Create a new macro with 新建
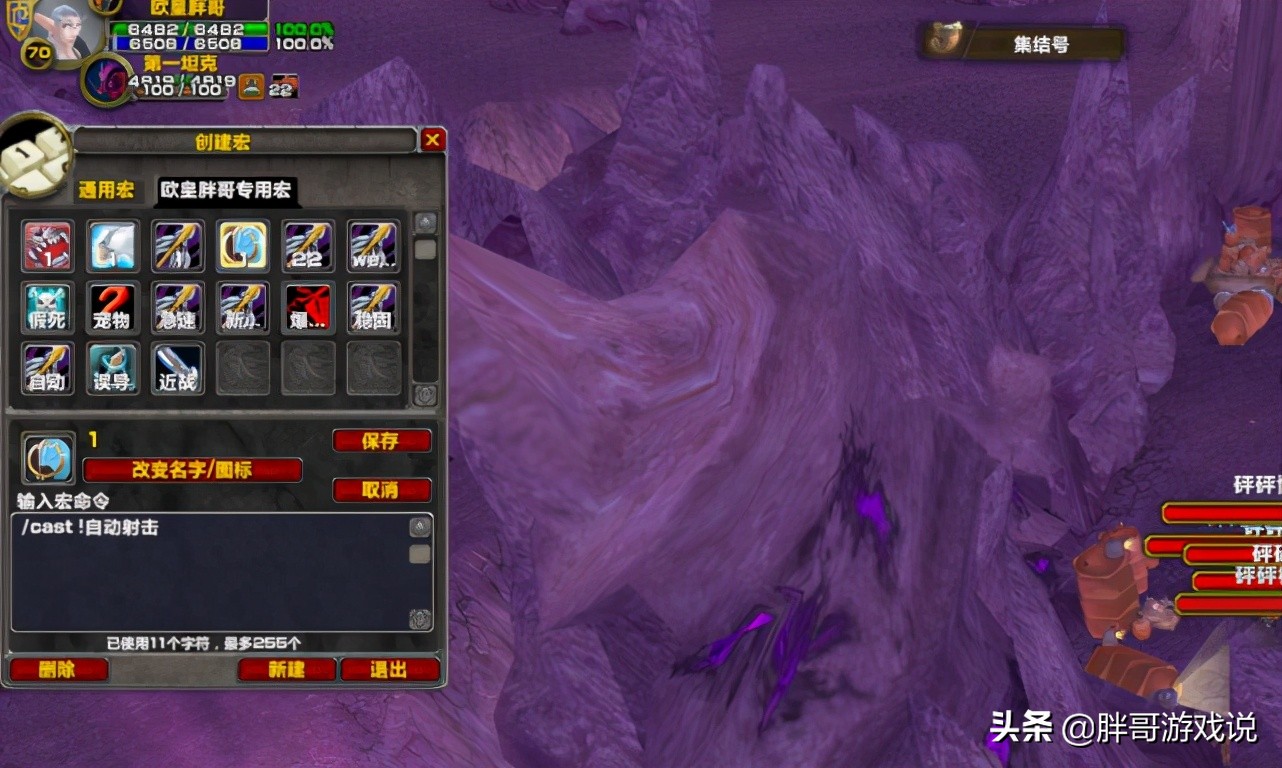 click(286, 670)
